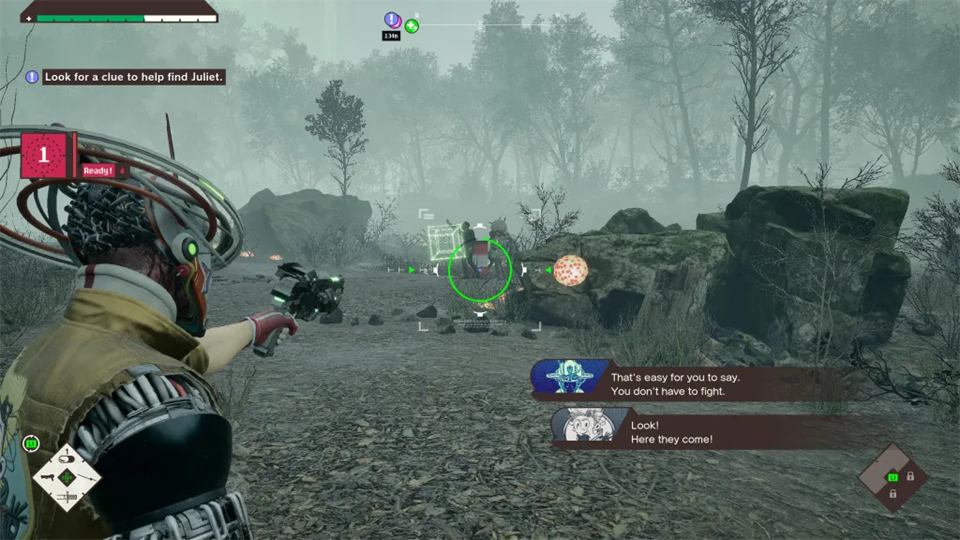960x540 pixels.
Task: Click the dialogue line "Look! Here they come!"
Action: click(671, 433)
